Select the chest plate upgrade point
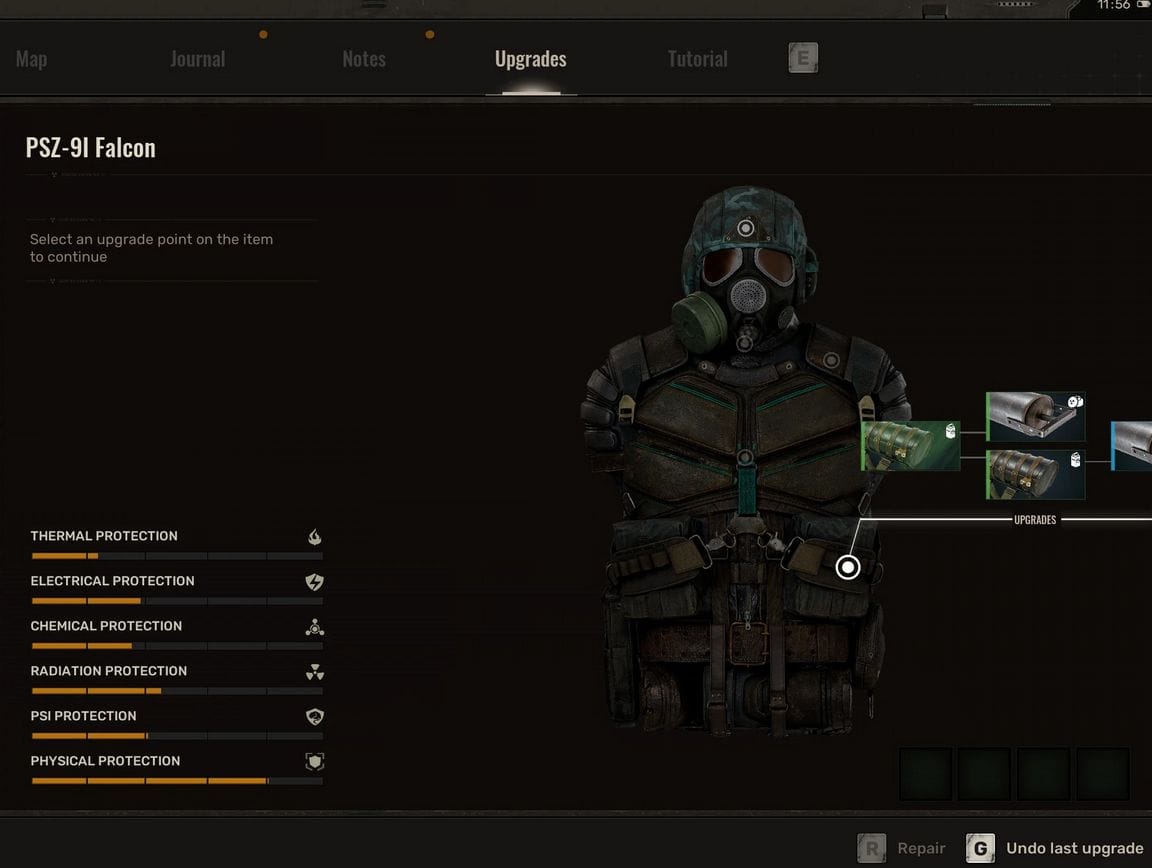The width and height of the screenshot is (1152, 868). tap(745, 458)
